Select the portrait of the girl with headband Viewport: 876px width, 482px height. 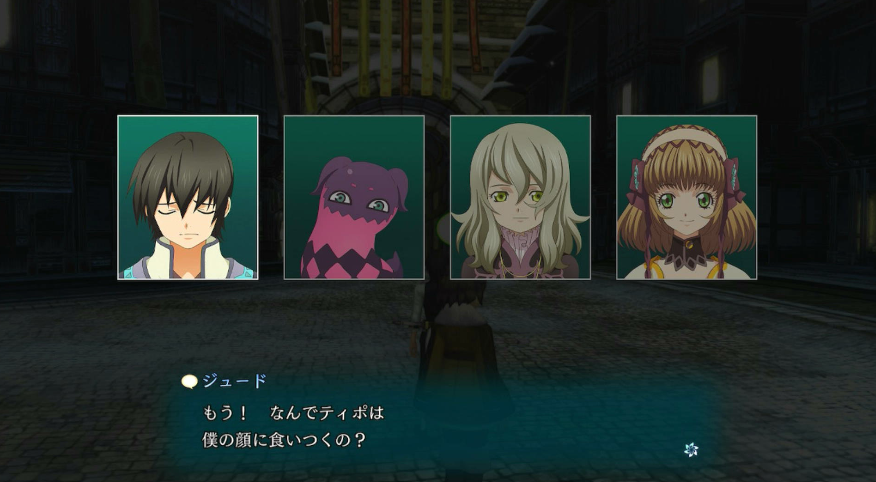(686, 197)
